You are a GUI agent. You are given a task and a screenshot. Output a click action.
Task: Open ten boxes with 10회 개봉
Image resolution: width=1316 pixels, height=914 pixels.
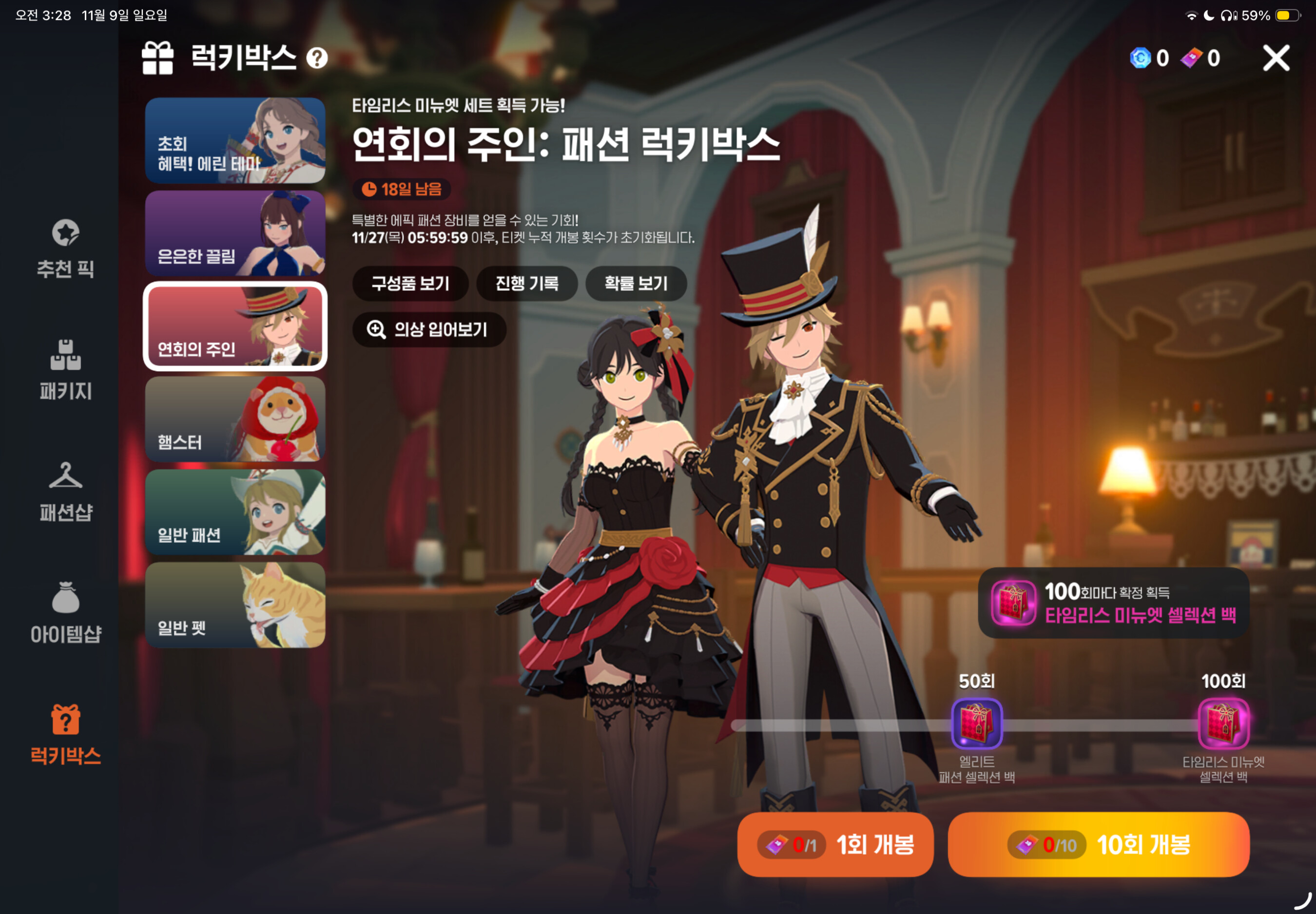click(x=1098, y=844)
